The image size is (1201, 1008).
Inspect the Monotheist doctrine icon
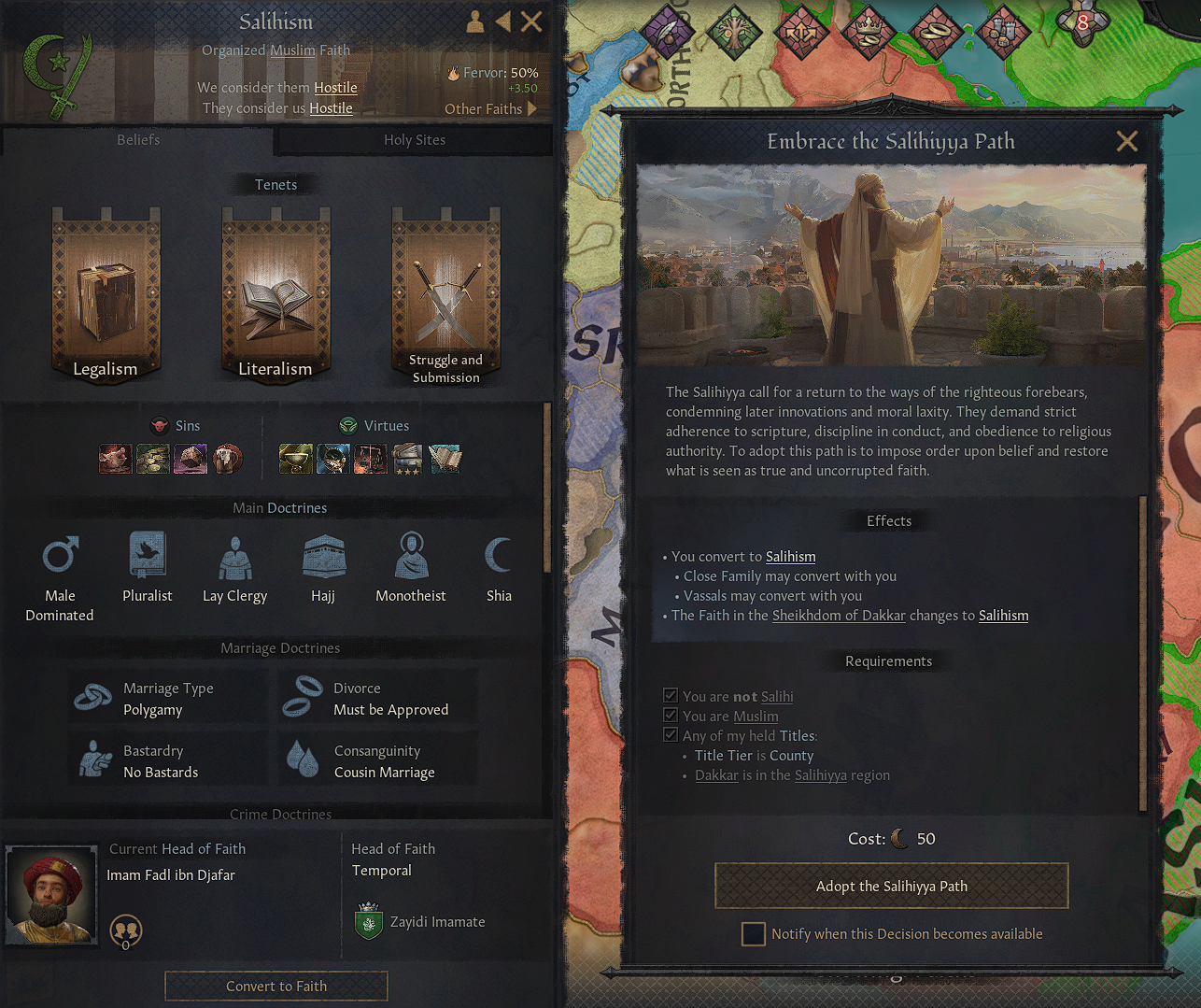411,554
